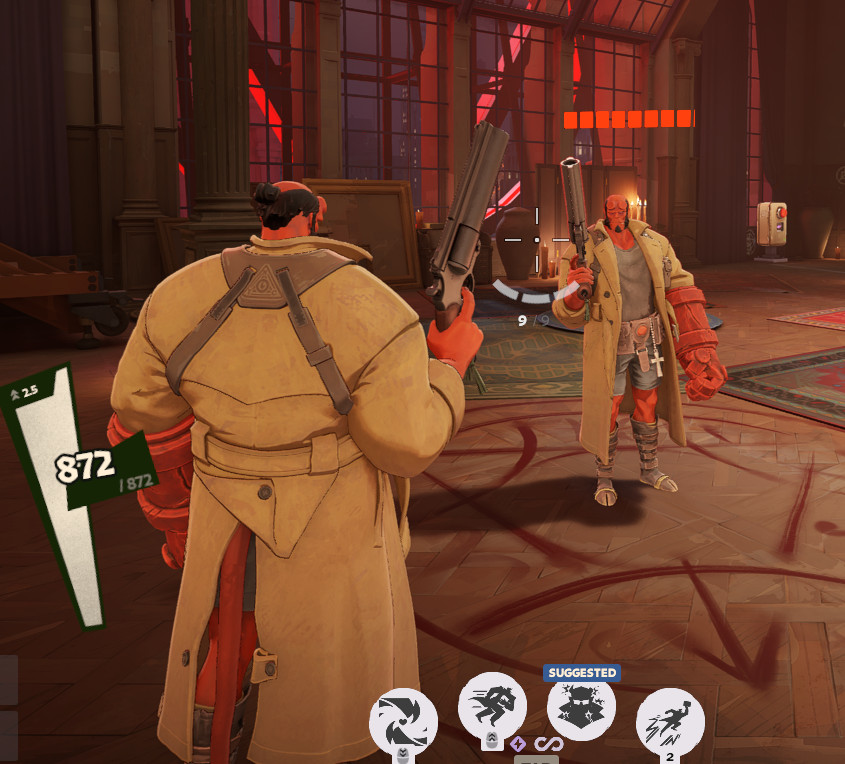This screenshot has height=764, width=845.
Task: Trigger the flying leap ability icon
Action: (x=670, y=722)
